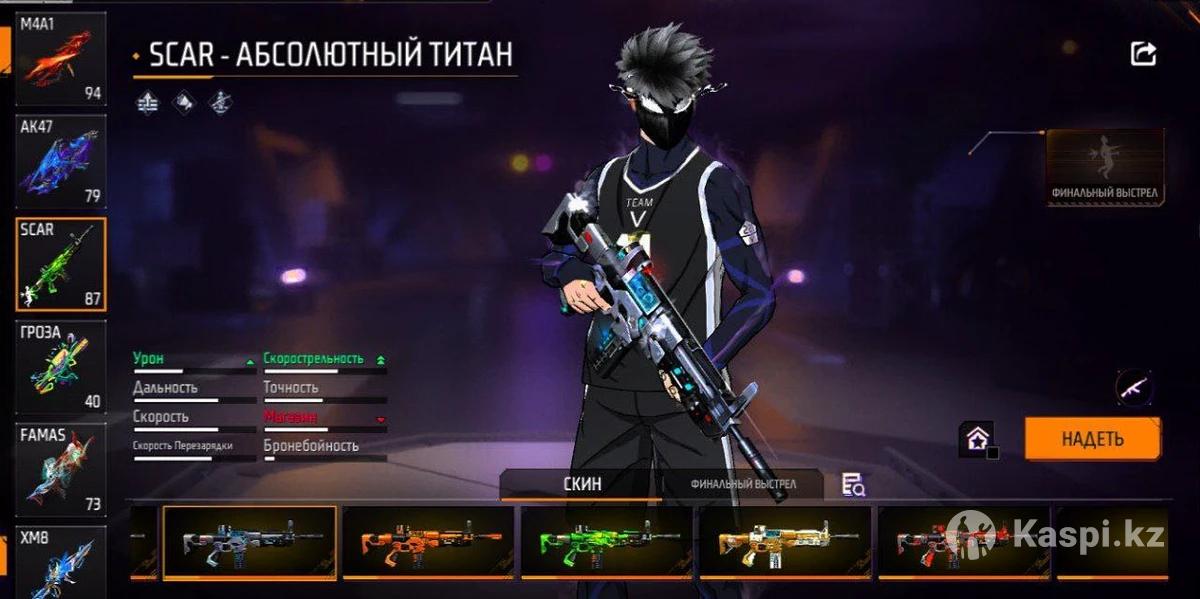Select the SCAR weapon entry
The width and height of the screenshot is (1200, 599).
[60, 264]
